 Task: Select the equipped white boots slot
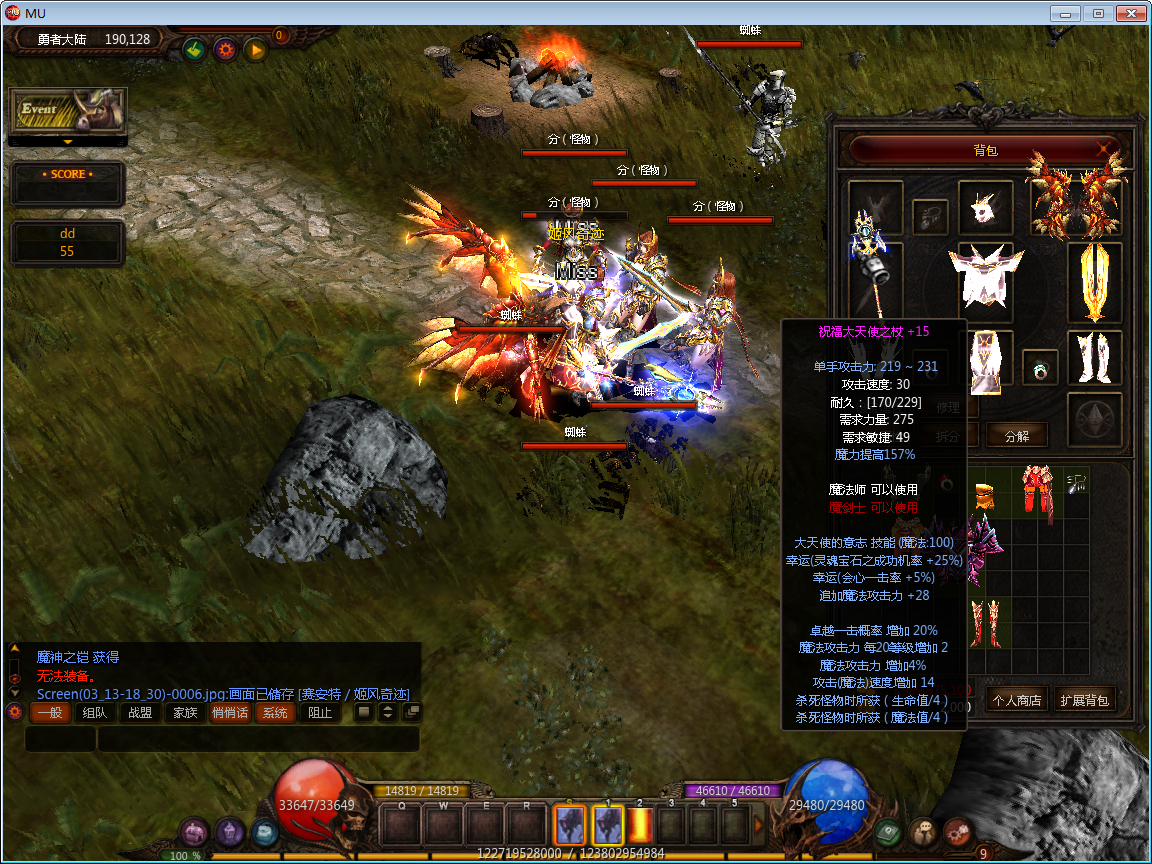tap(1094, 357)
